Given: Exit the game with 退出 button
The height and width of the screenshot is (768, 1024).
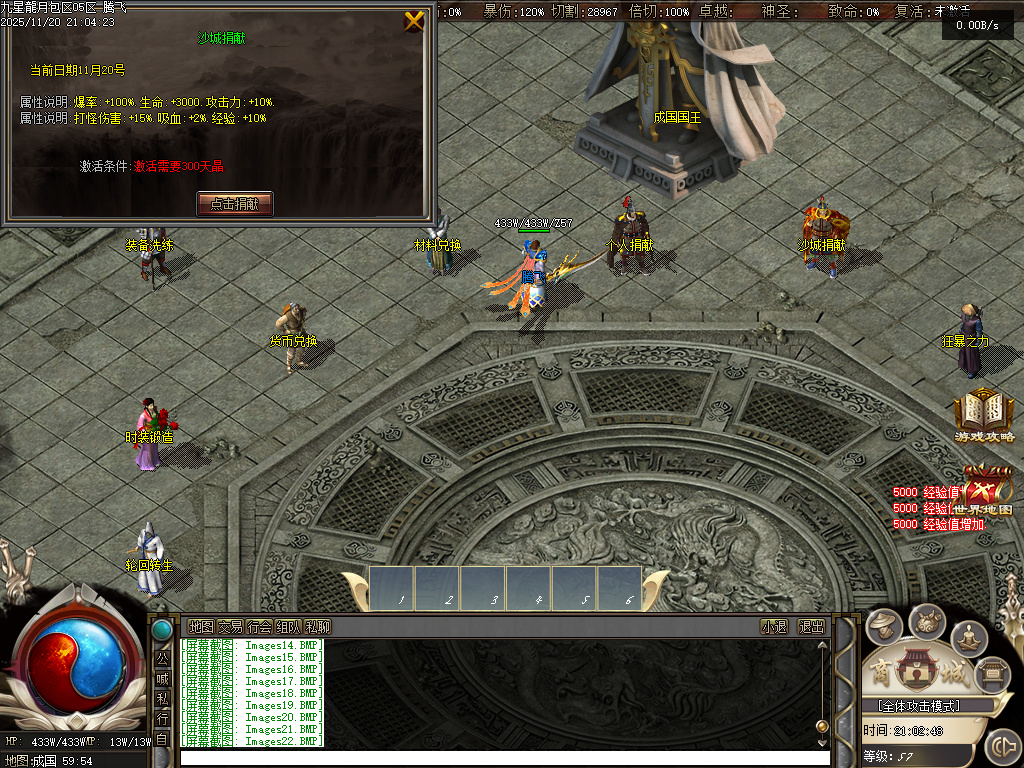Looking at the screenshot, I should coord(811,627).
